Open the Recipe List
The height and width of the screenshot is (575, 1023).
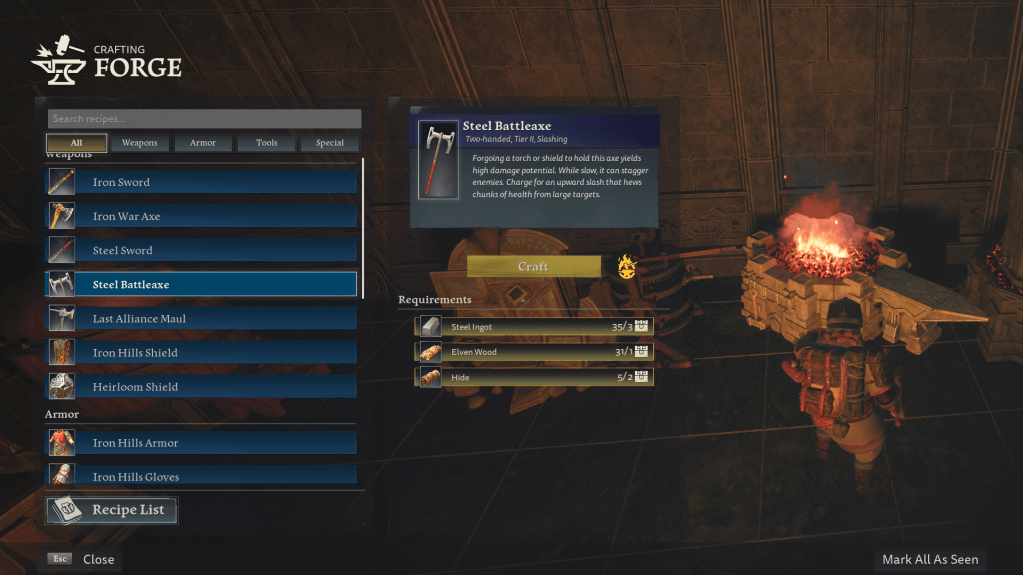pyautogui.click(x=111, y=510)
